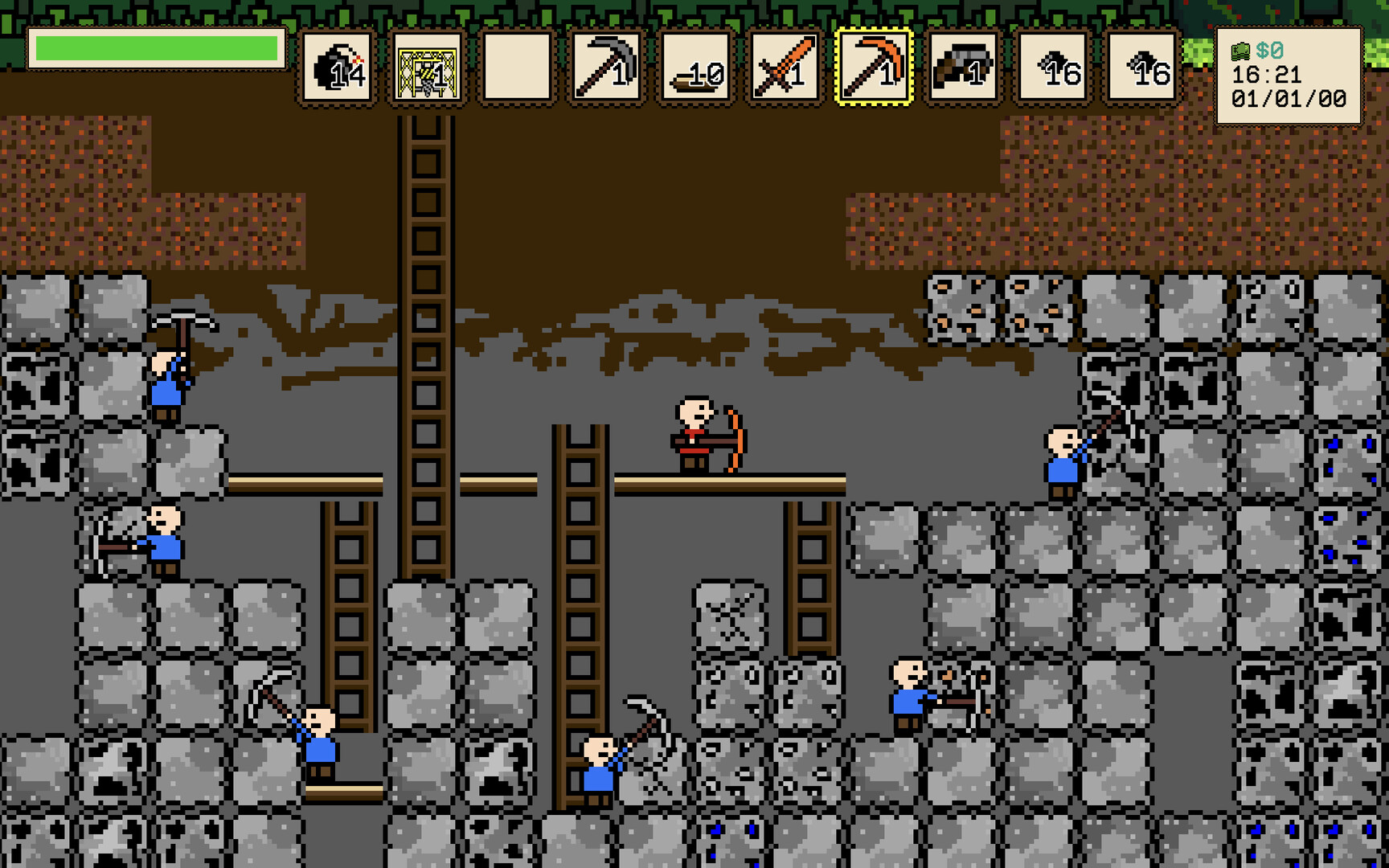Select the shotgun hotbar slot
Image resolution: width=1389 pixels, height=868 pixels.
pyautogui.click(x=964, y=68)
